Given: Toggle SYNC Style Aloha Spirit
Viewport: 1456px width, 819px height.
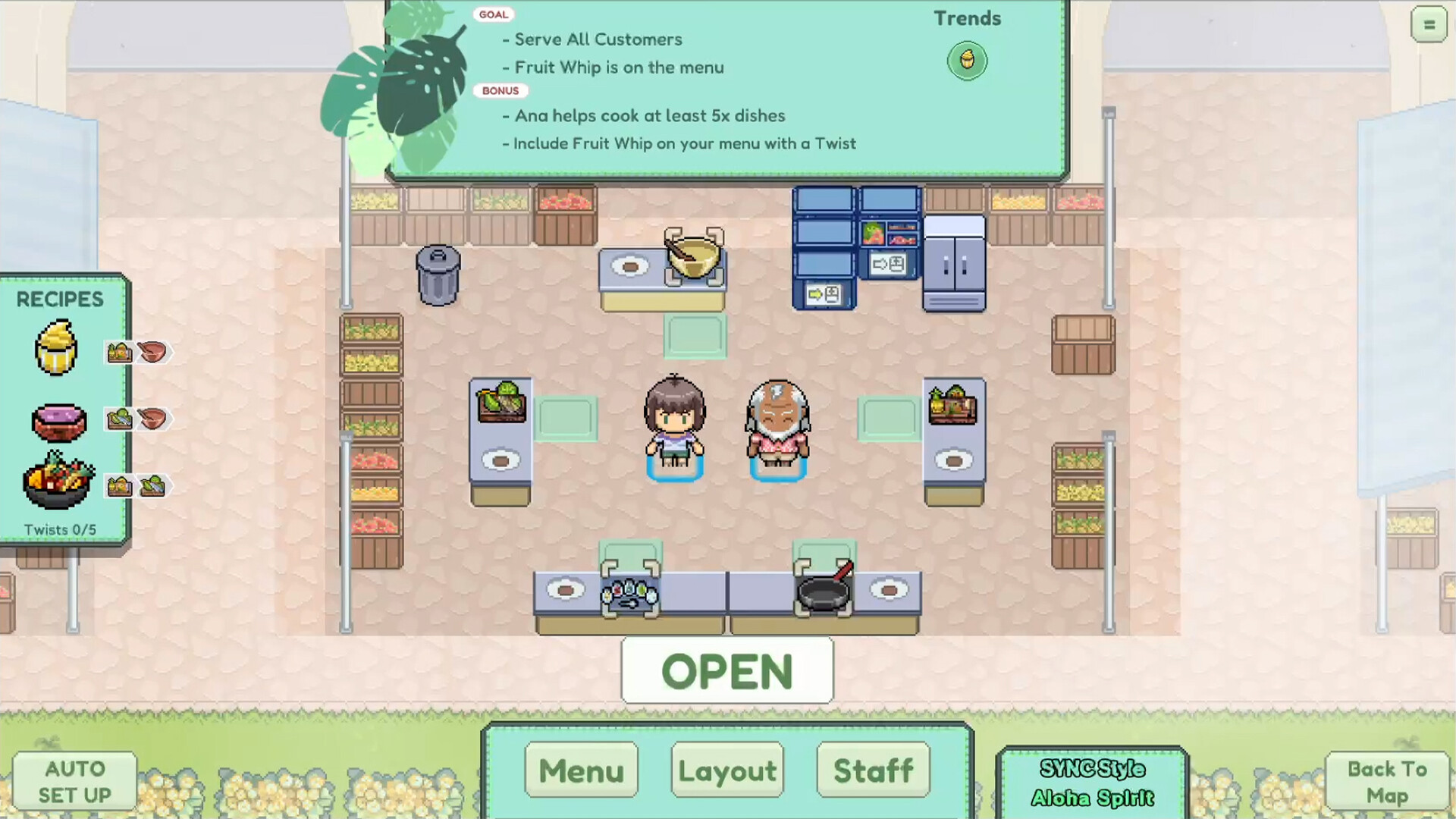Looking at the screenshot, I should (x=1092, y=781).
